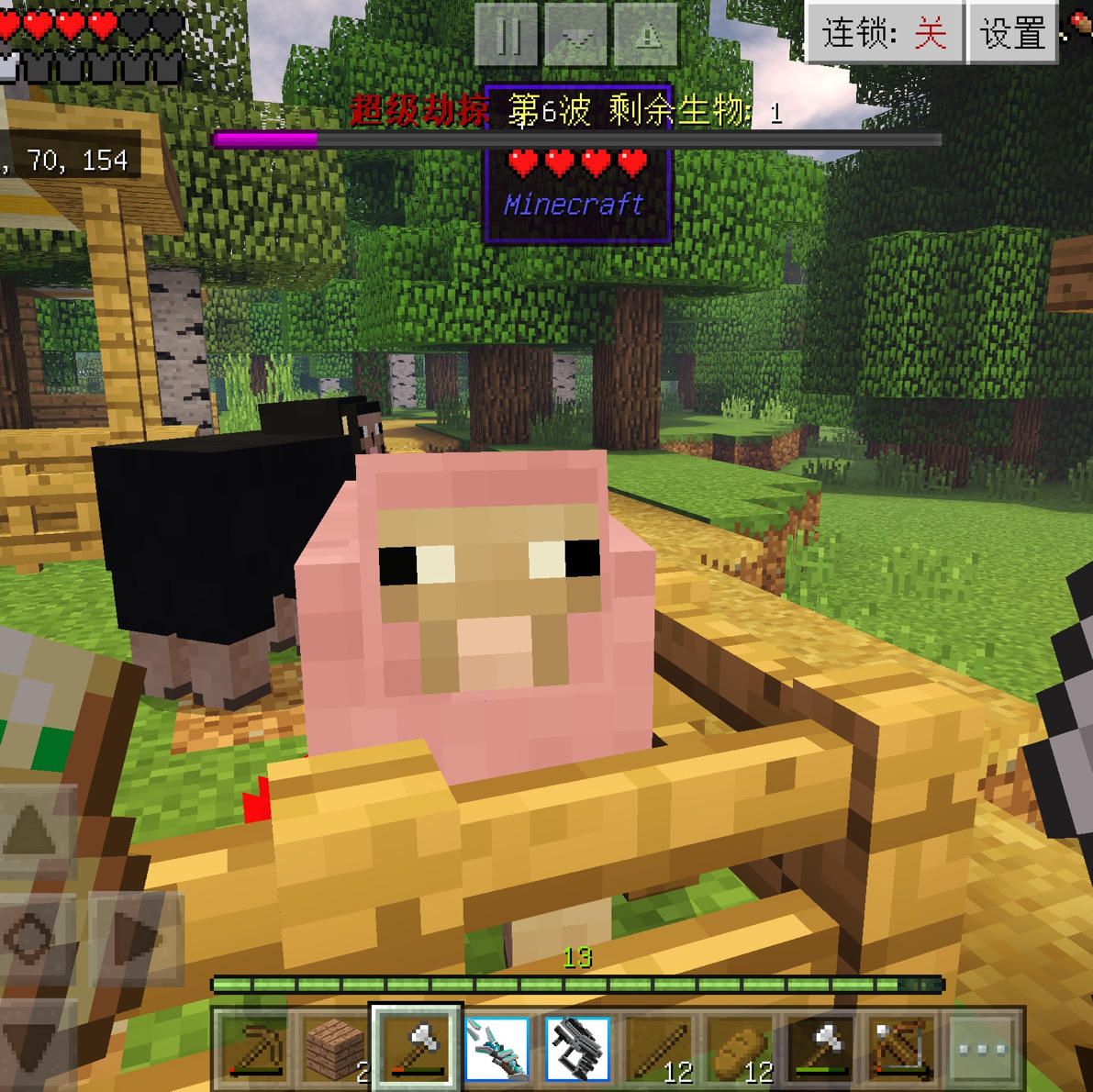Select the bread stack in the hotbar
Viewport: 1093px width, 1092px height.
[x=739, y=1048]
